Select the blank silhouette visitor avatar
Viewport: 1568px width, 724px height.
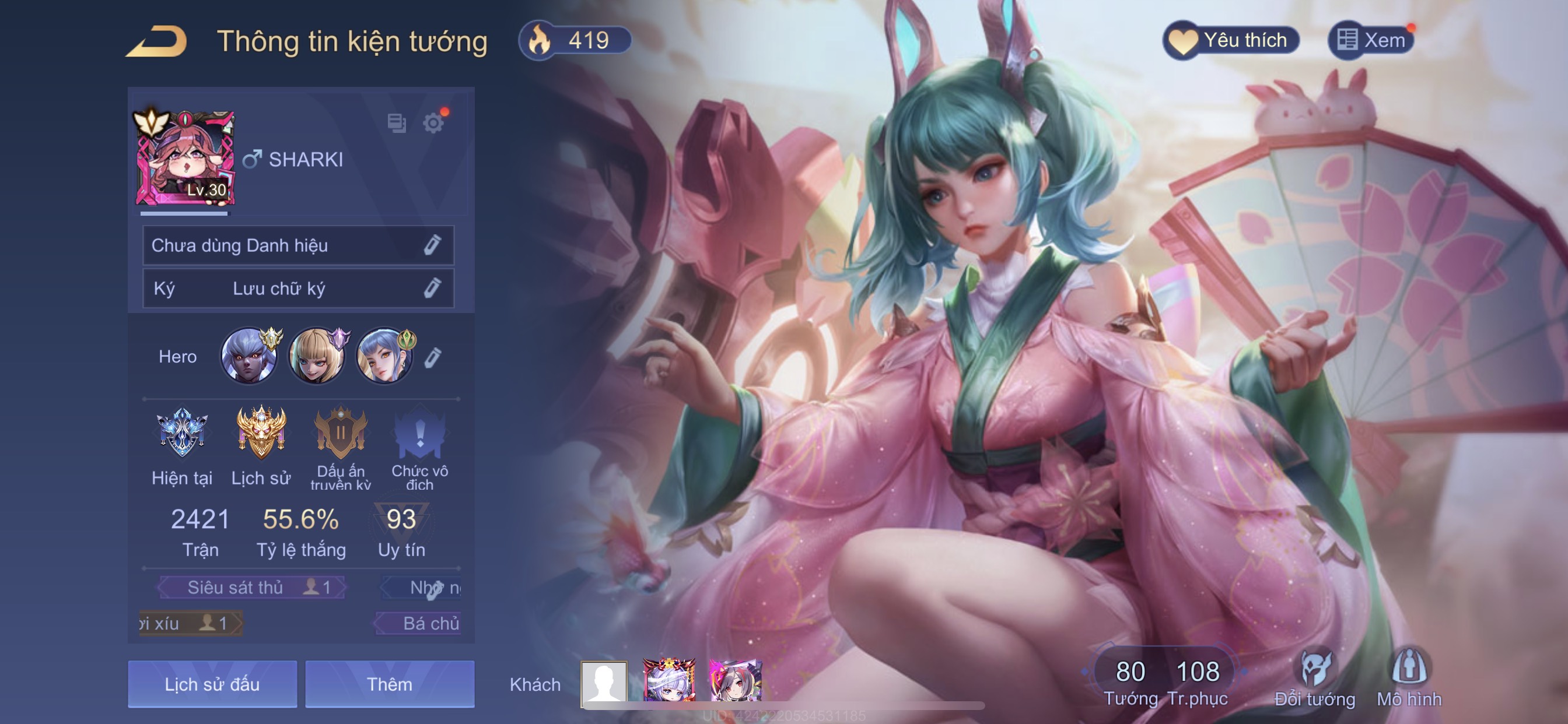[604, 682]
